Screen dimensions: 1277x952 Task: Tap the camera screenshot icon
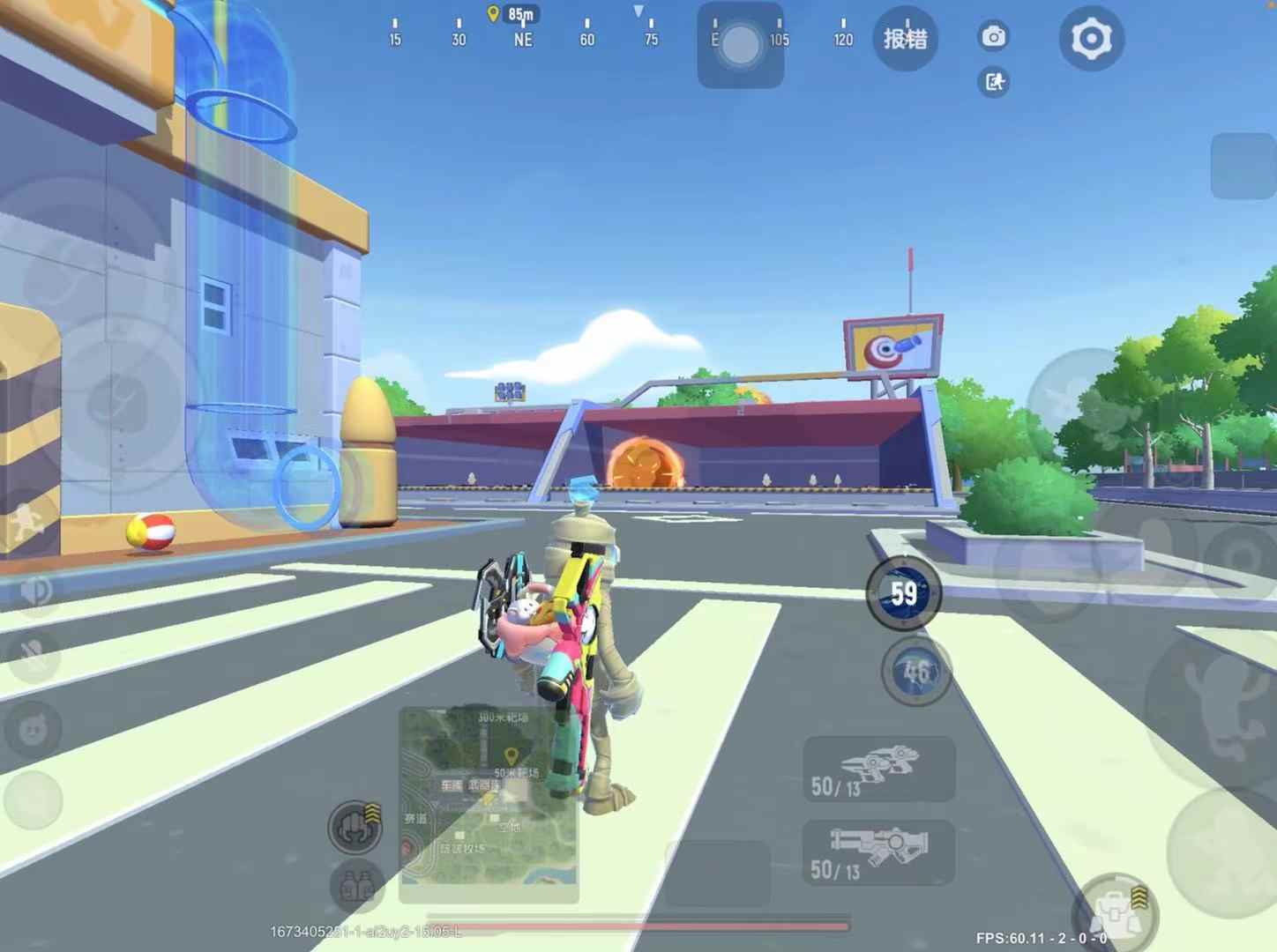click(995, 36)
